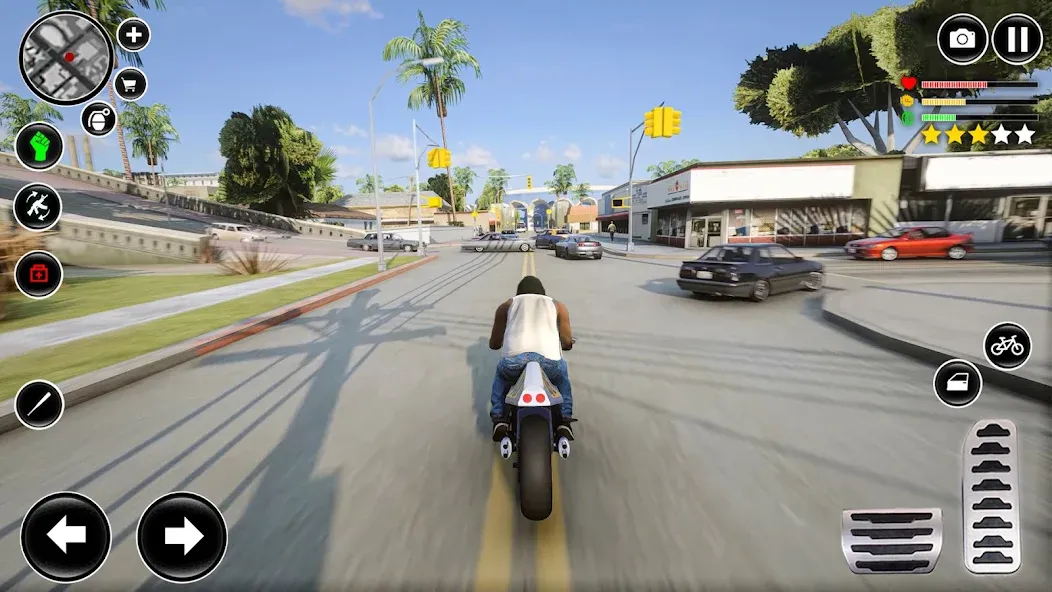This screenshot has height=592, width=1052.
Task: Tap the weapon swap icon
Action: (x=38, y=207)
